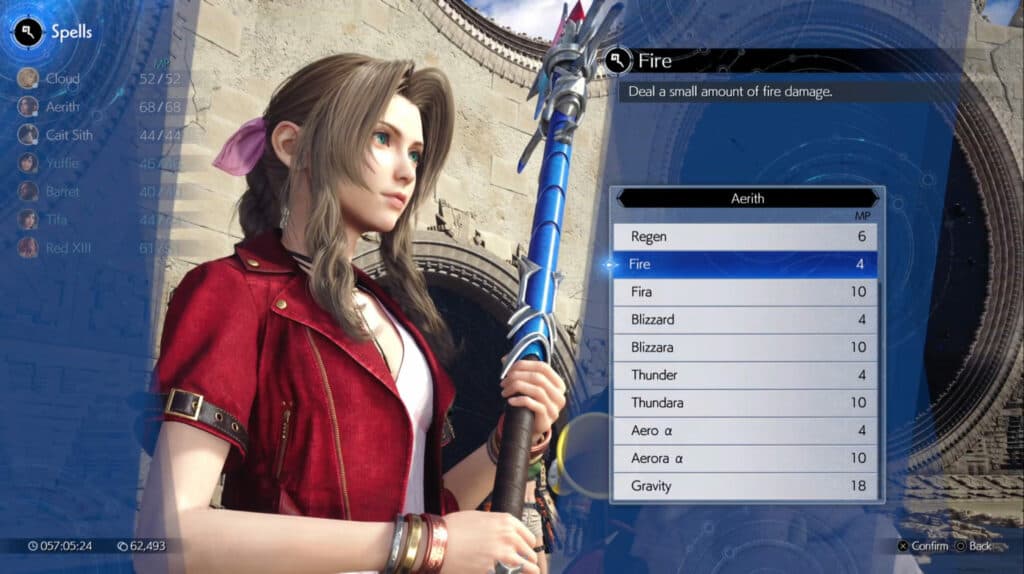Select the Regen spell
The height and width of the screenshot is (574, 1024).
point(745,237)
